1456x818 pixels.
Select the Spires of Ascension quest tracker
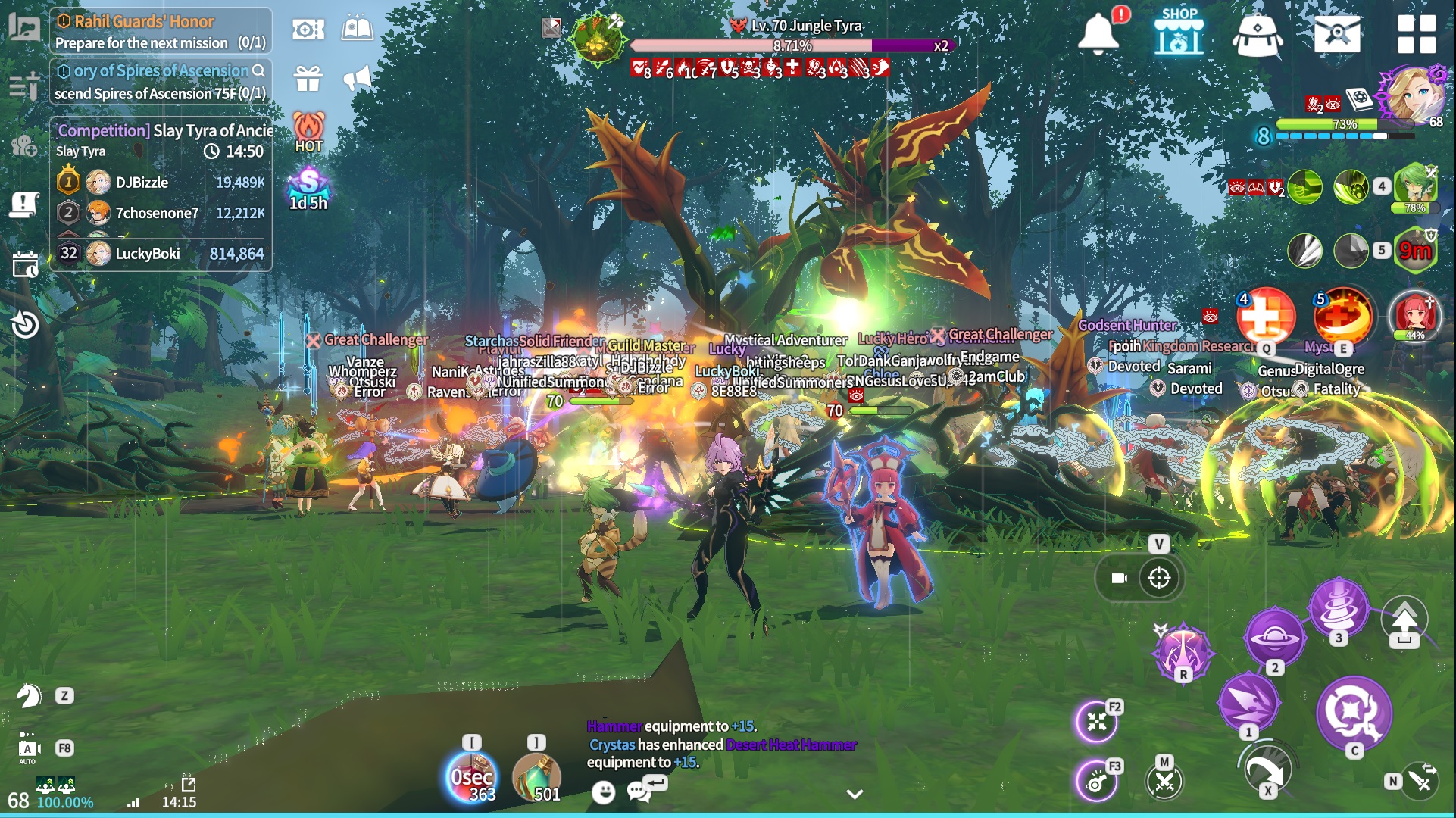(161, 82)
